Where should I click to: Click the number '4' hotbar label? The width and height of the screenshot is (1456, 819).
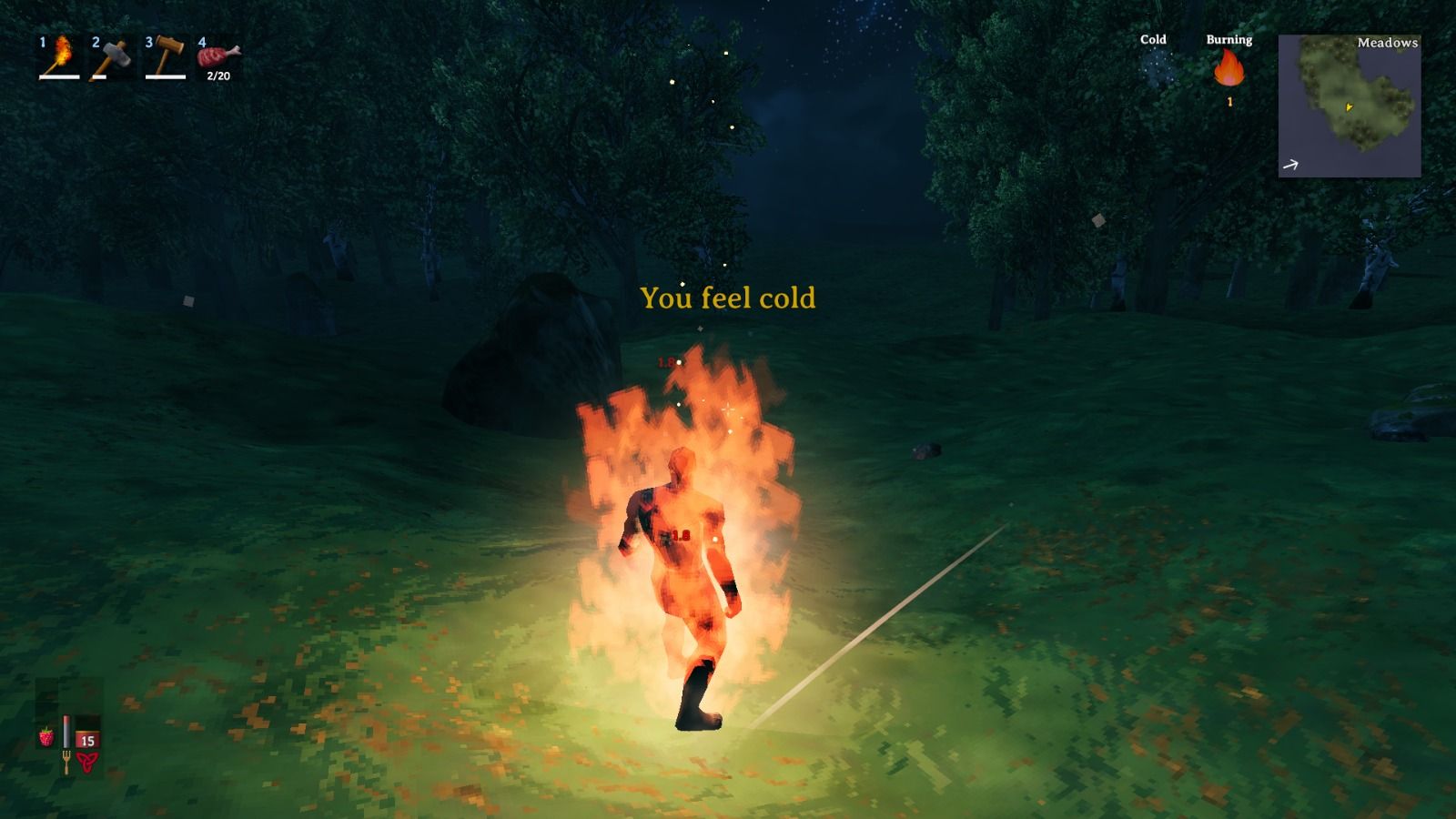204,41
